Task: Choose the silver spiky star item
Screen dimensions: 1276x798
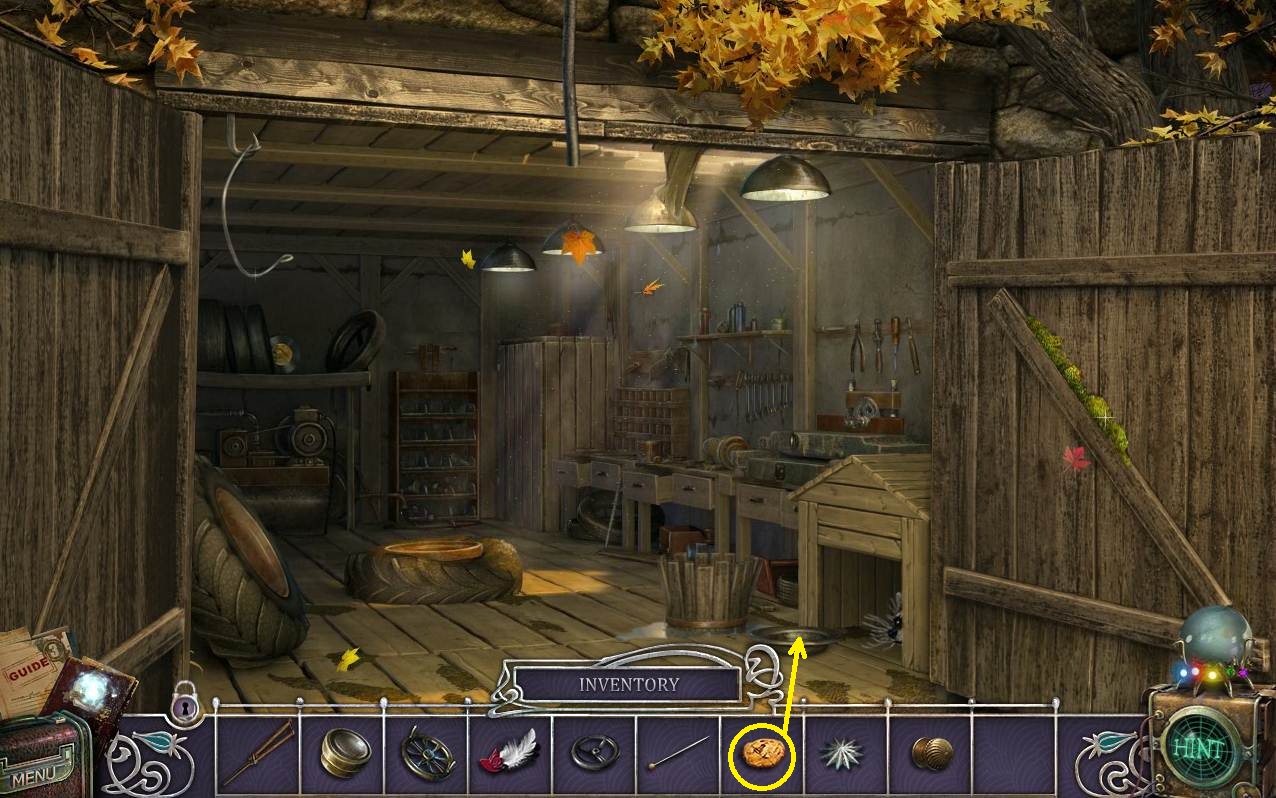Action: pyautogui.click(x=845, y=753)
